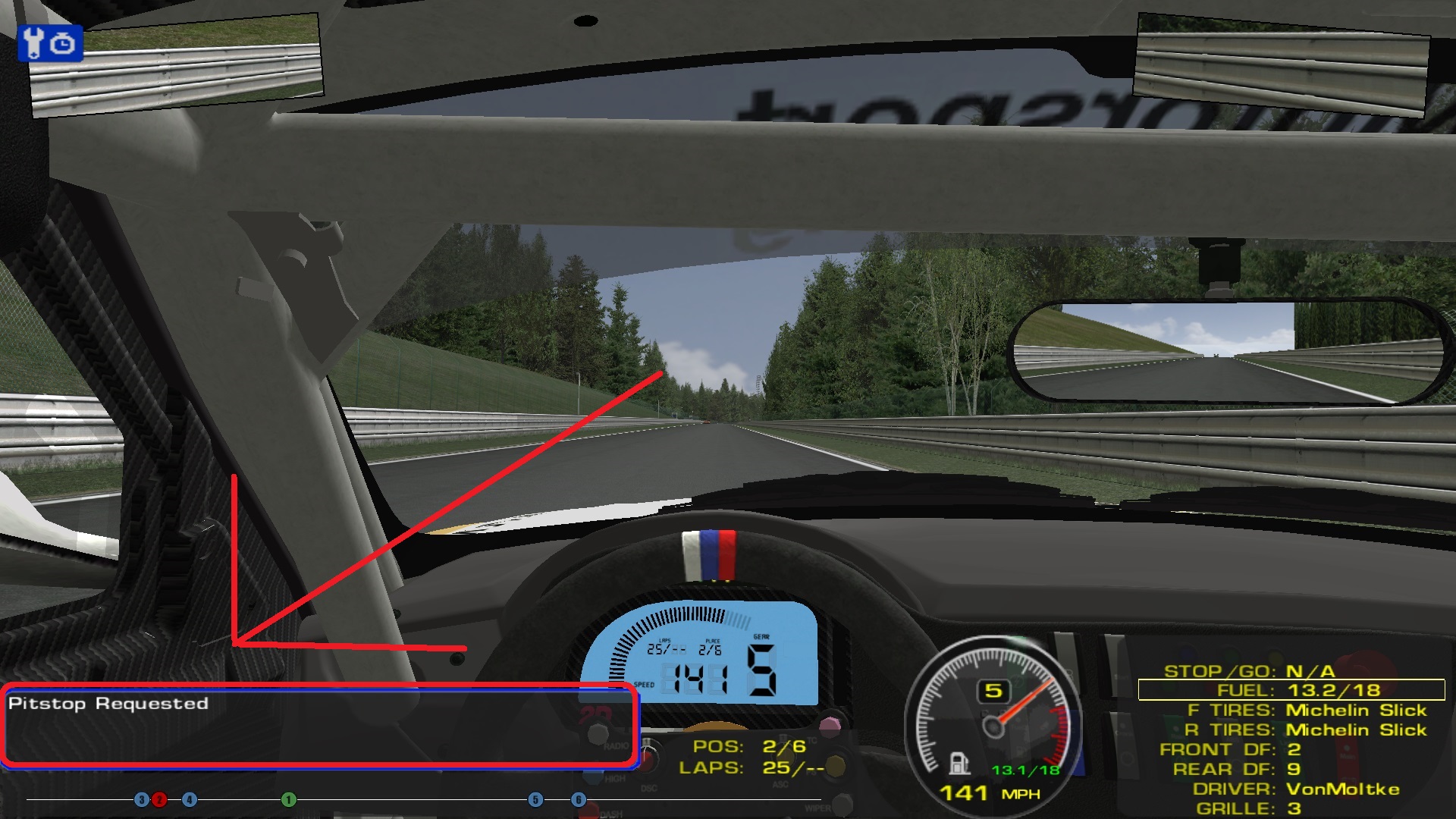
Task: Click the green car 1 track marker
Action: 288,799
